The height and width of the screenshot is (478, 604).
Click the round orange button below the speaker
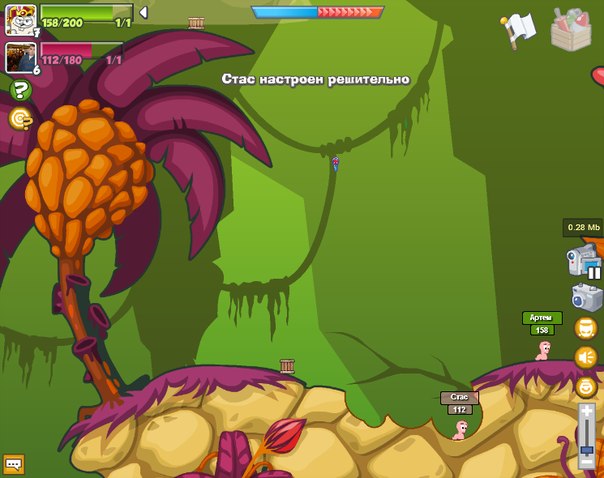pos(586,386)
